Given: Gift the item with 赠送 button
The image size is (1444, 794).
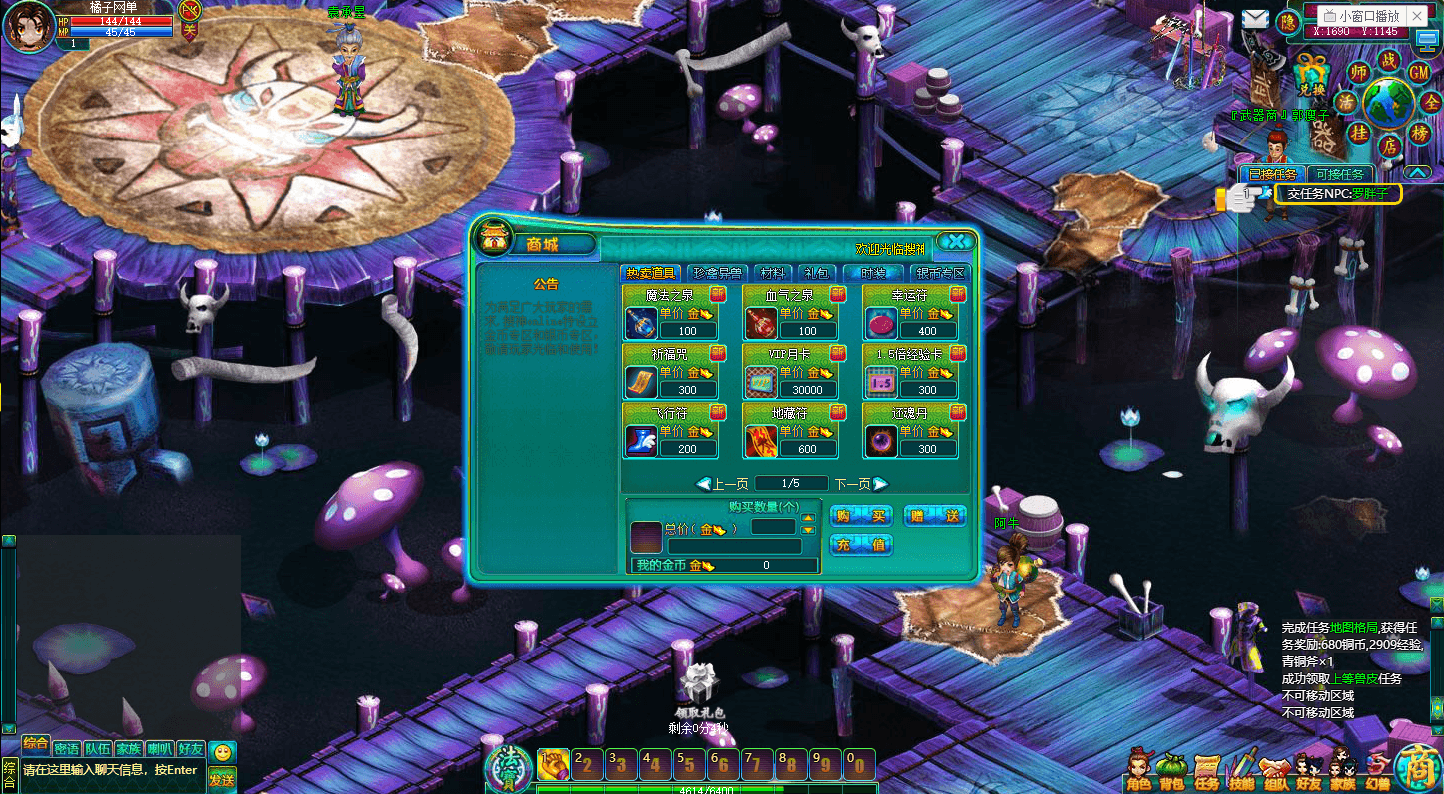Looking at the screenshot, I should tap(935, 516).
